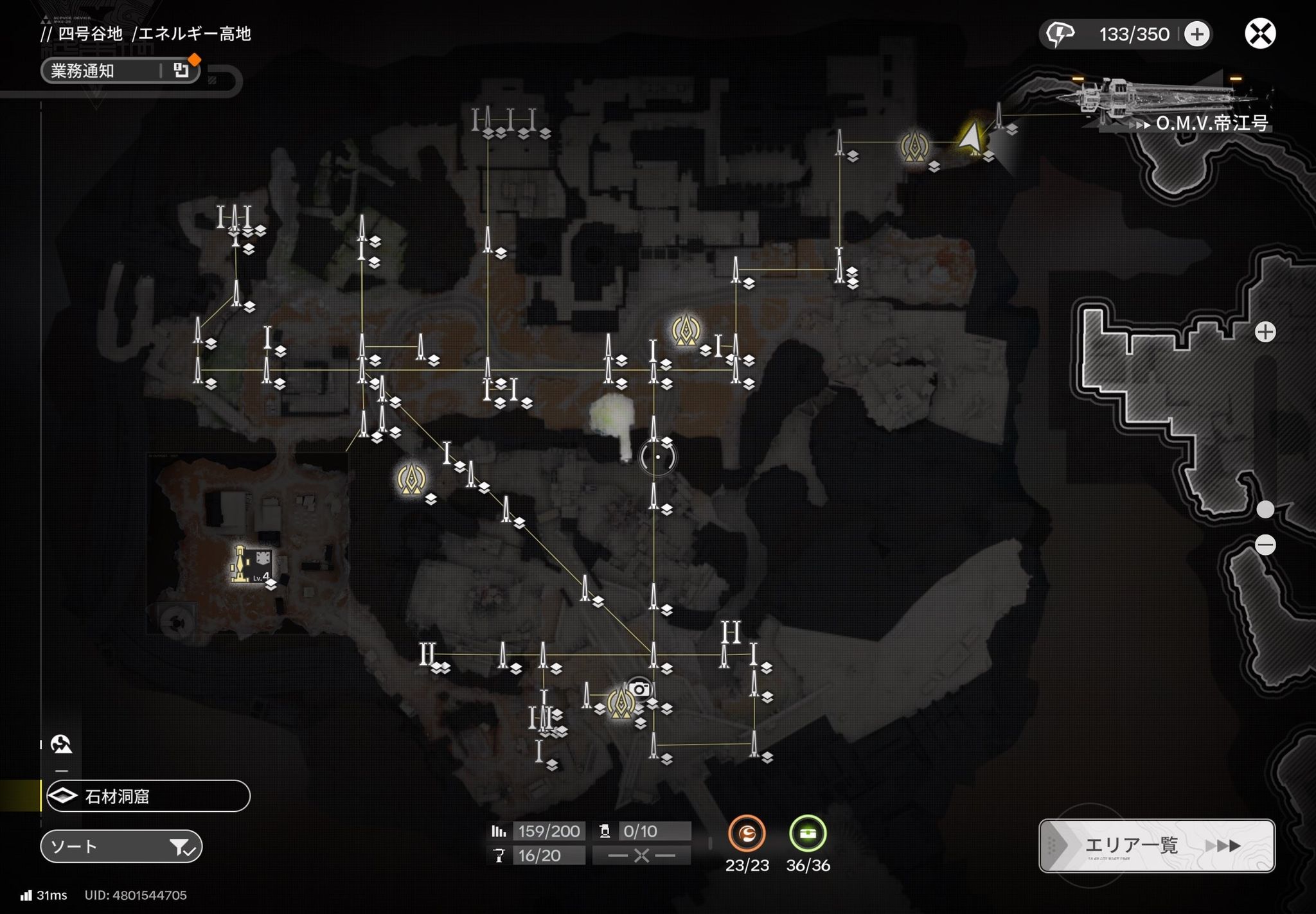Select the 石材洞窟 location entry
Viewport: 1316px width, 914px height.
(148, 796)
